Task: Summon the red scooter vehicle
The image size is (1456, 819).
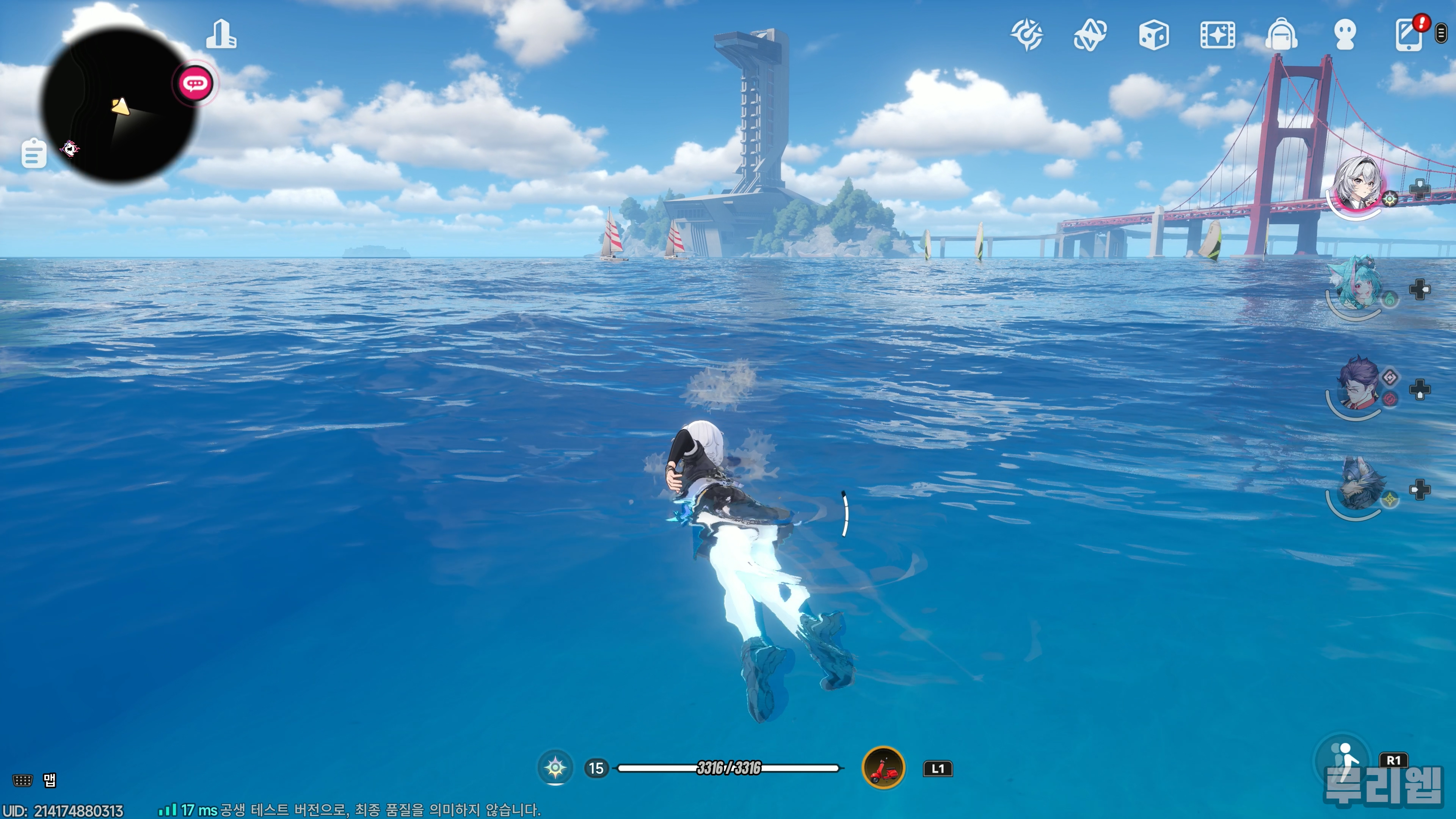Action: 883,767
